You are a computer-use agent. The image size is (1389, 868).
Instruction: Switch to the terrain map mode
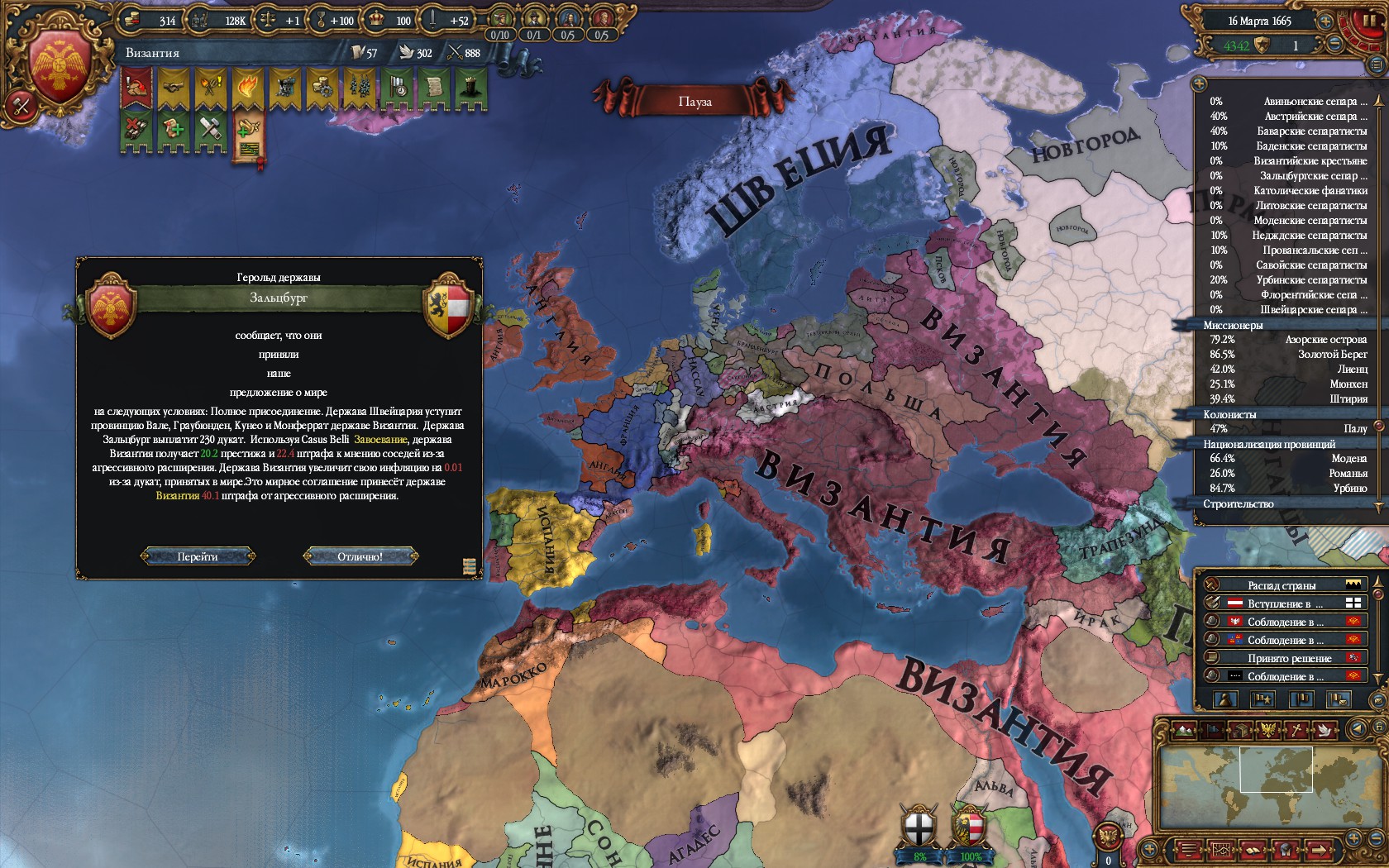[1184, 730]
